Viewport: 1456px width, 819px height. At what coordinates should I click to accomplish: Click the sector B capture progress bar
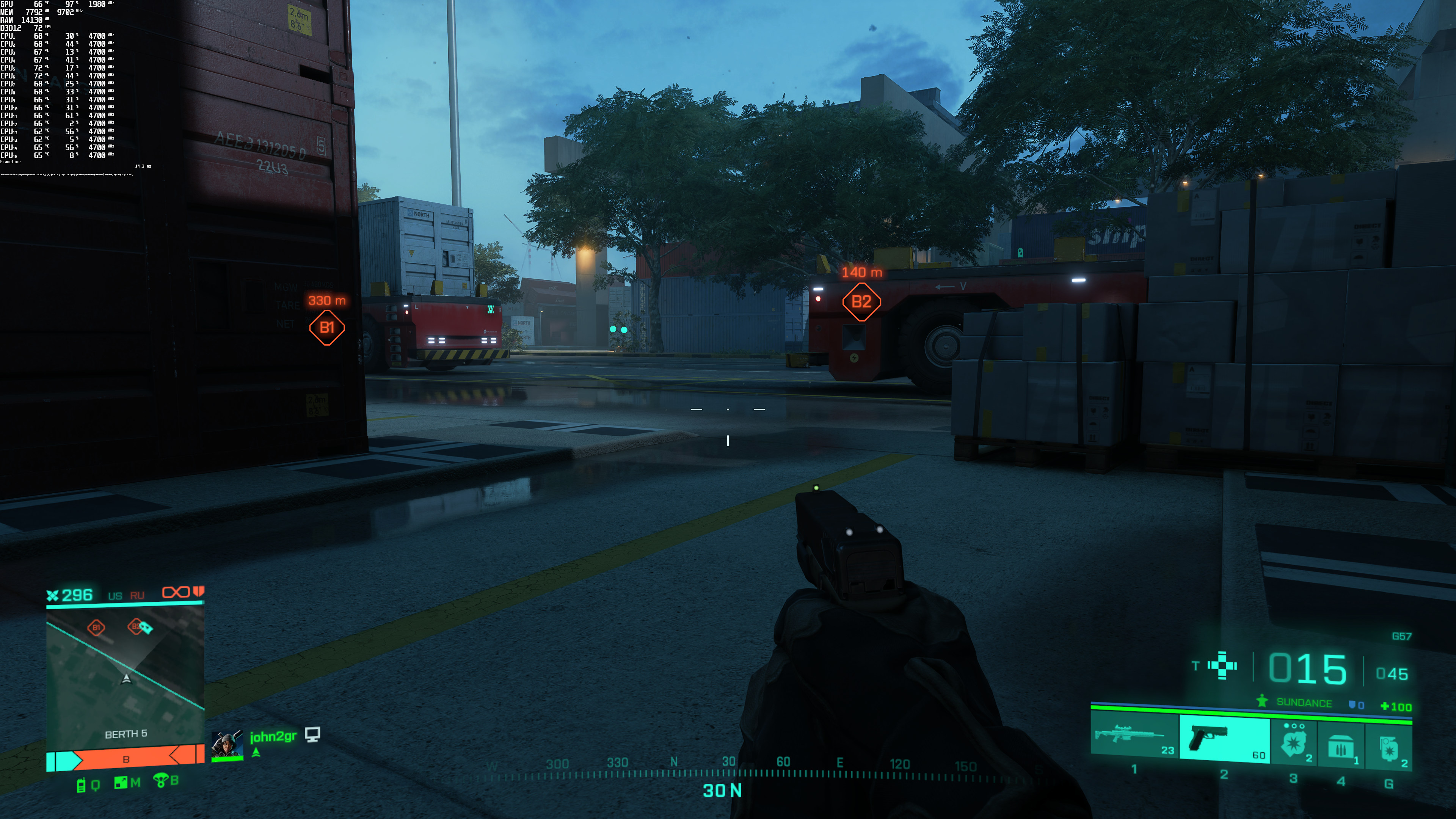click(x=125, y=758)
